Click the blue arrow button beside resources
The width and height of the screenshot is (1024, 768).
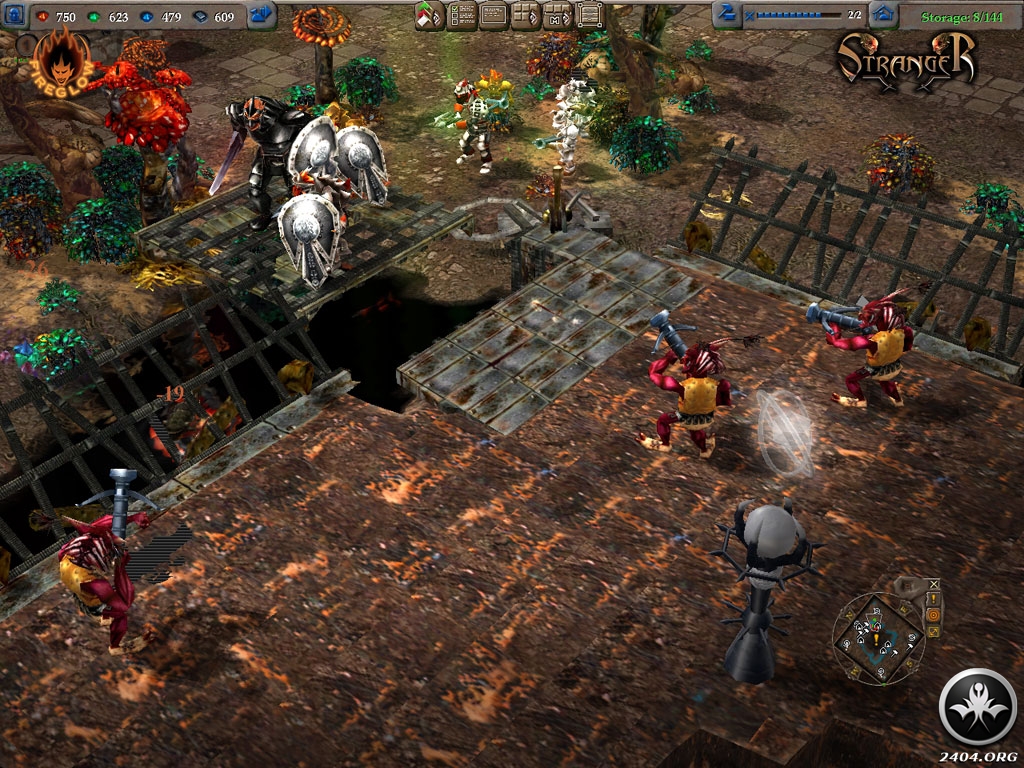tap(262, 15)
